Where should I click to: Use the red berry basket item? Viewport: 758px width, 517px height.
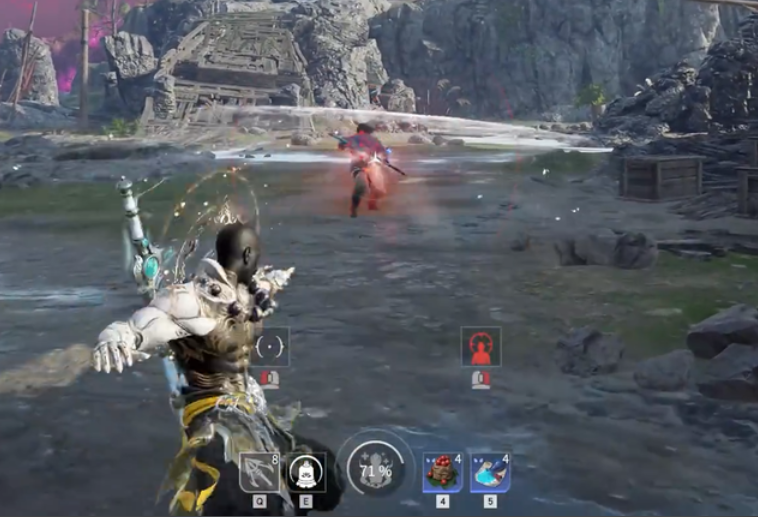click(x=442, y=472)
